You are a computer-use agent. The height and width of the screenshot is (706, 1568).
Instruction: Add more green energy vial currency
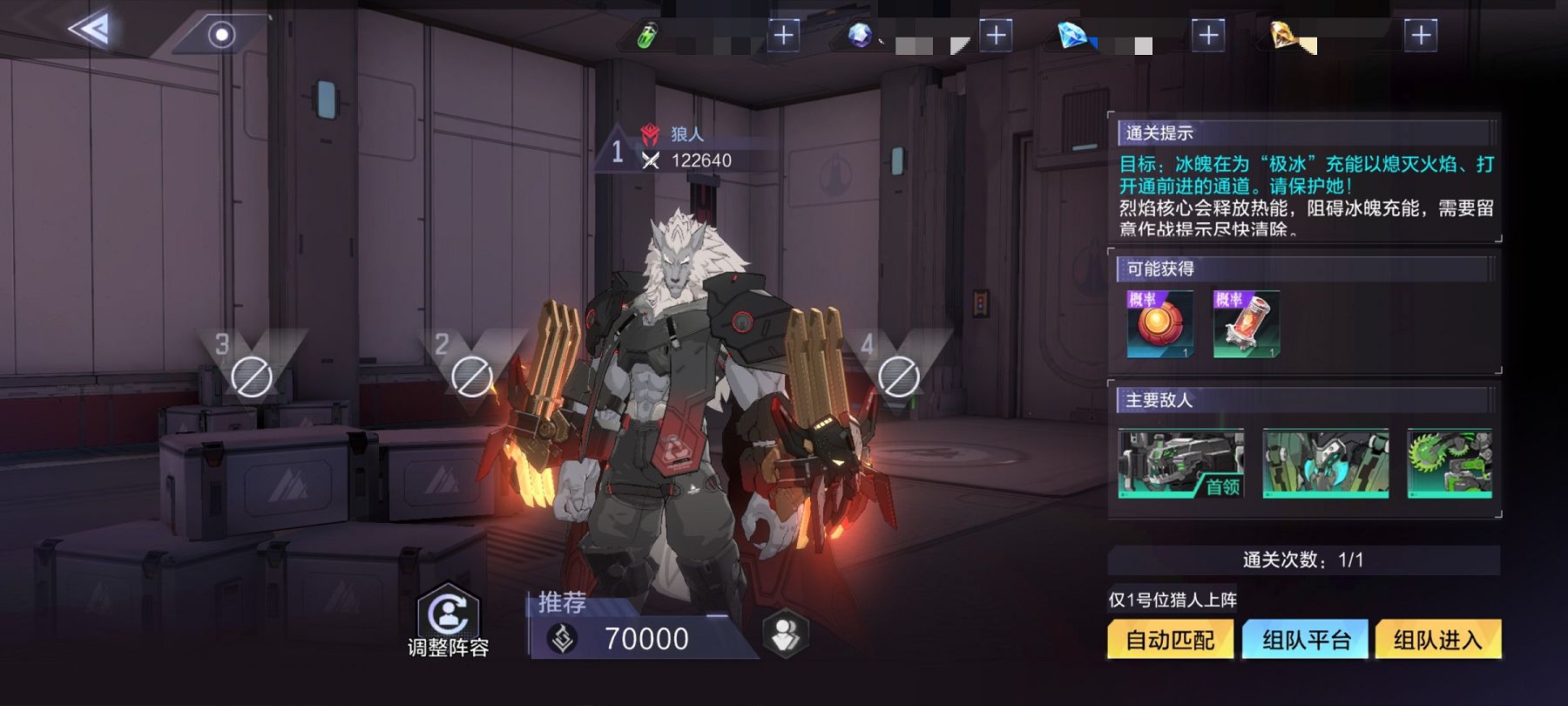(x=783, y=35)
